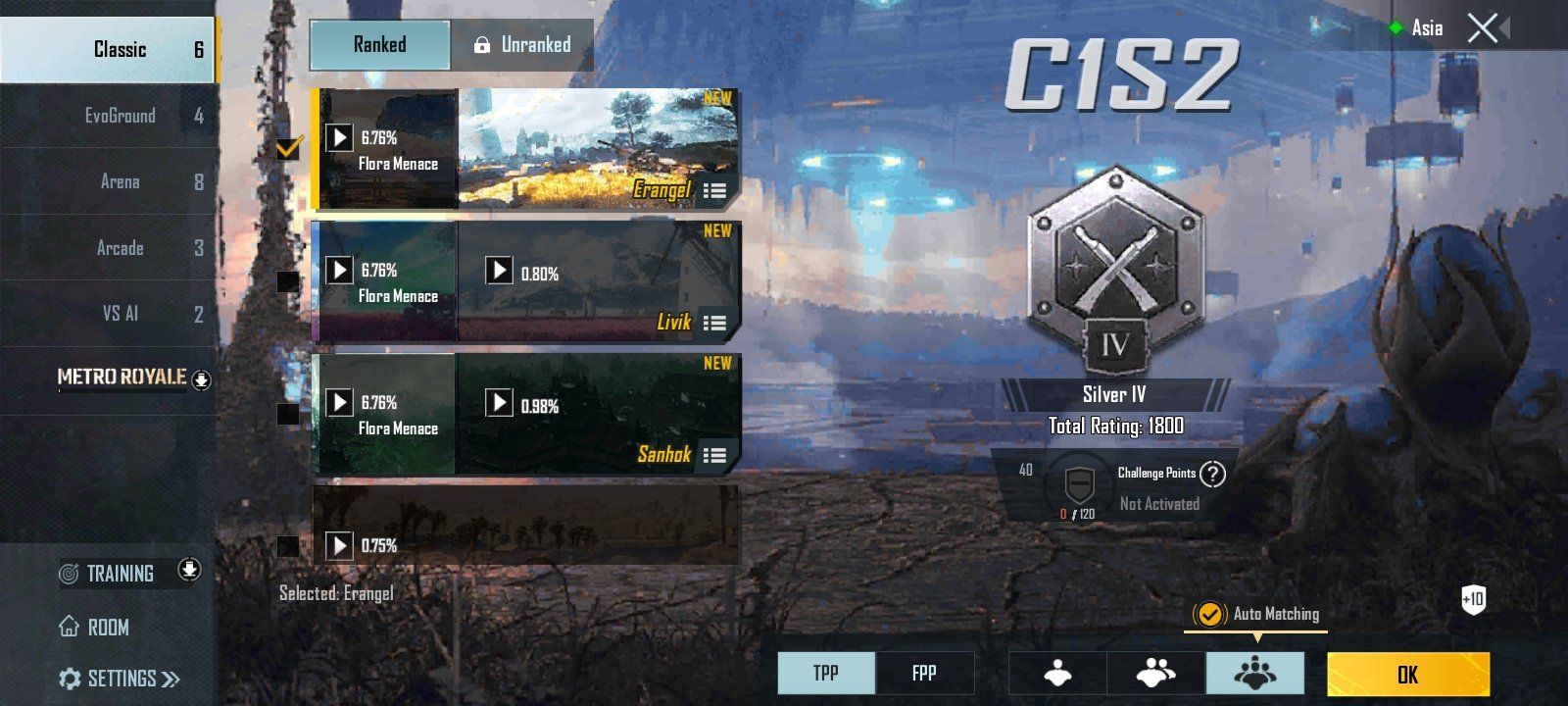Tick the Sanhok map checkbox

288,414
